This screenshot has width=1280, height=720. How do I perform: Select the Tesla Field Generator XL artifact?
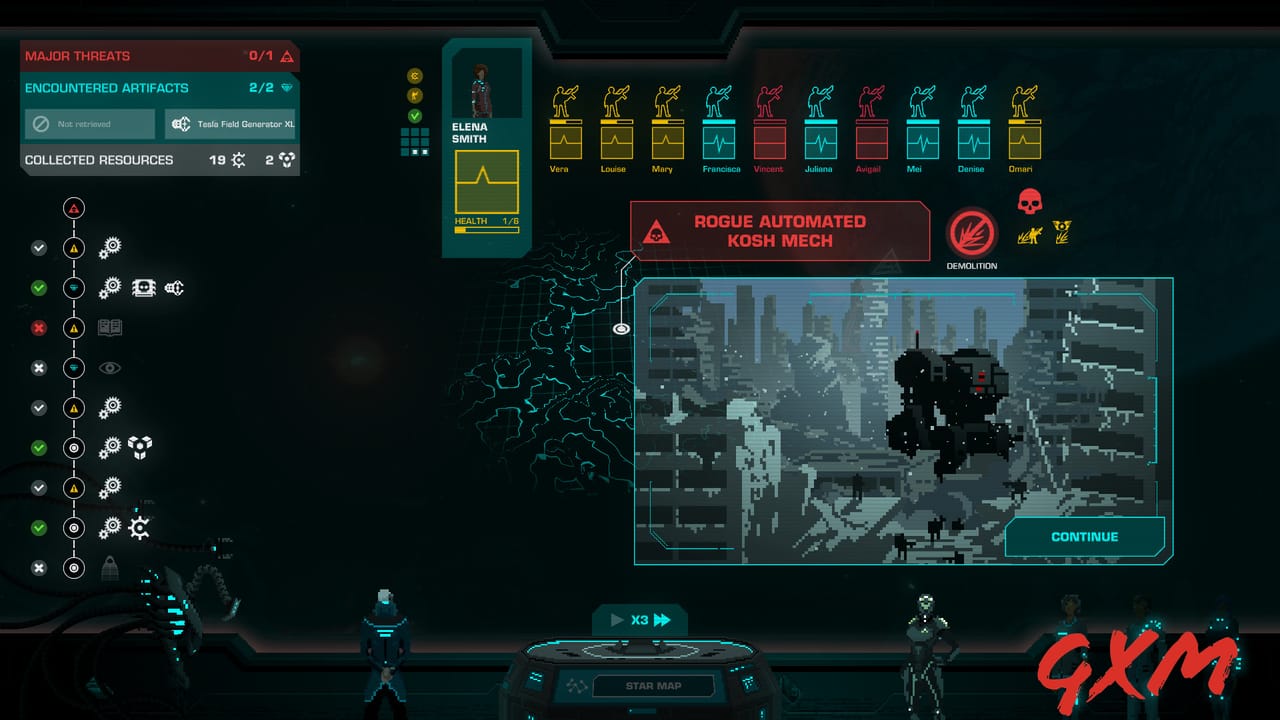click(x=230, y=124)
